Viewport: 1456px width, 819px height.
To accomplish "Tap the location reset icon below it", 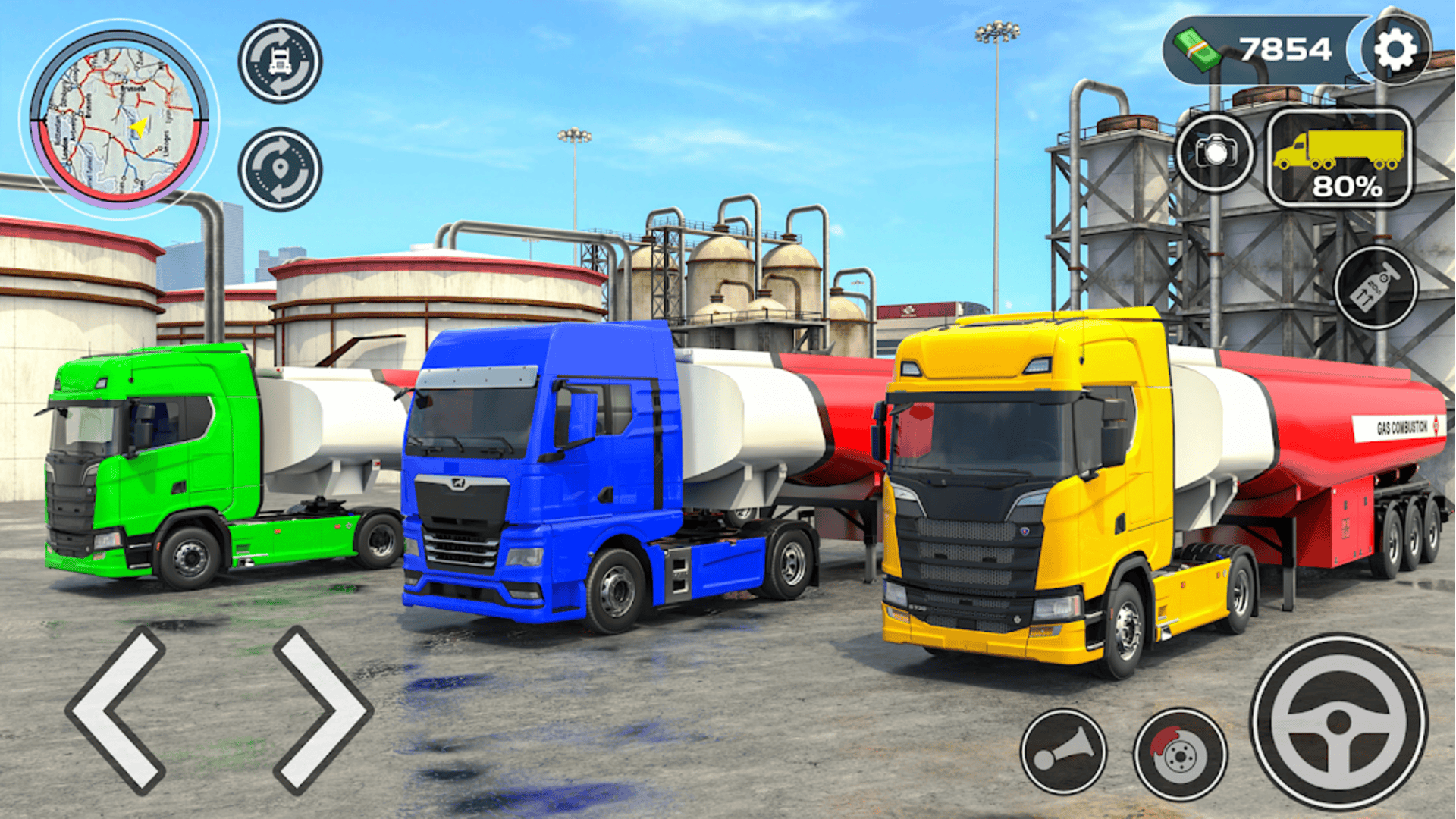I will [x=279, y=171].
